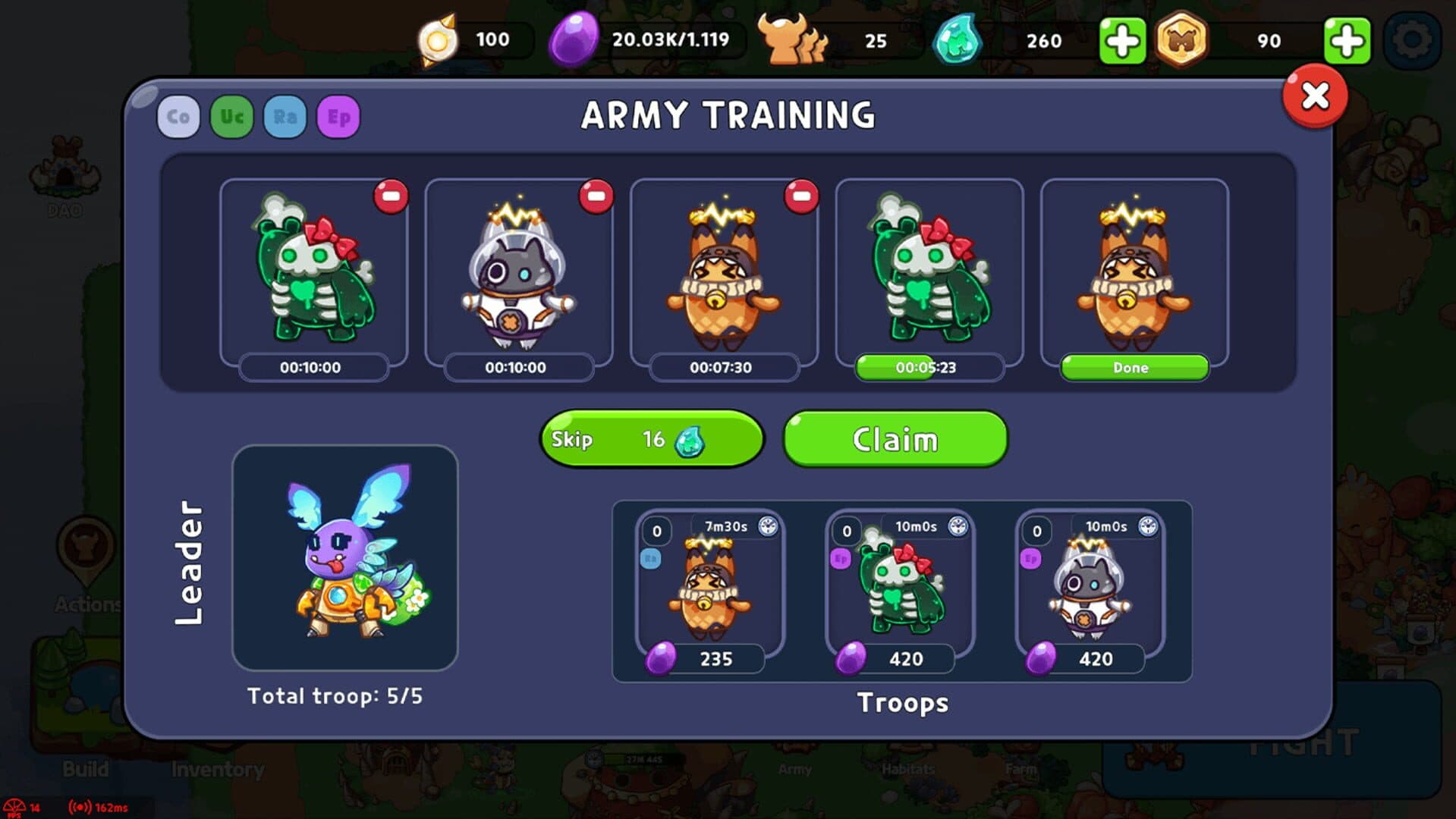Close the Army Training window
Viewport: 1456px width, 819px height.
tap(1314, 96)
